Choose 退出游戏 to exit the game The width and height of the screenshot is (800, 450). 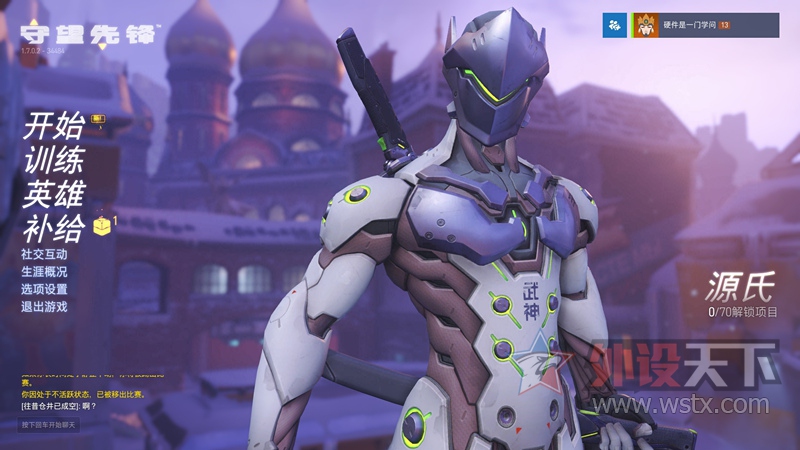tap(44, 306)
